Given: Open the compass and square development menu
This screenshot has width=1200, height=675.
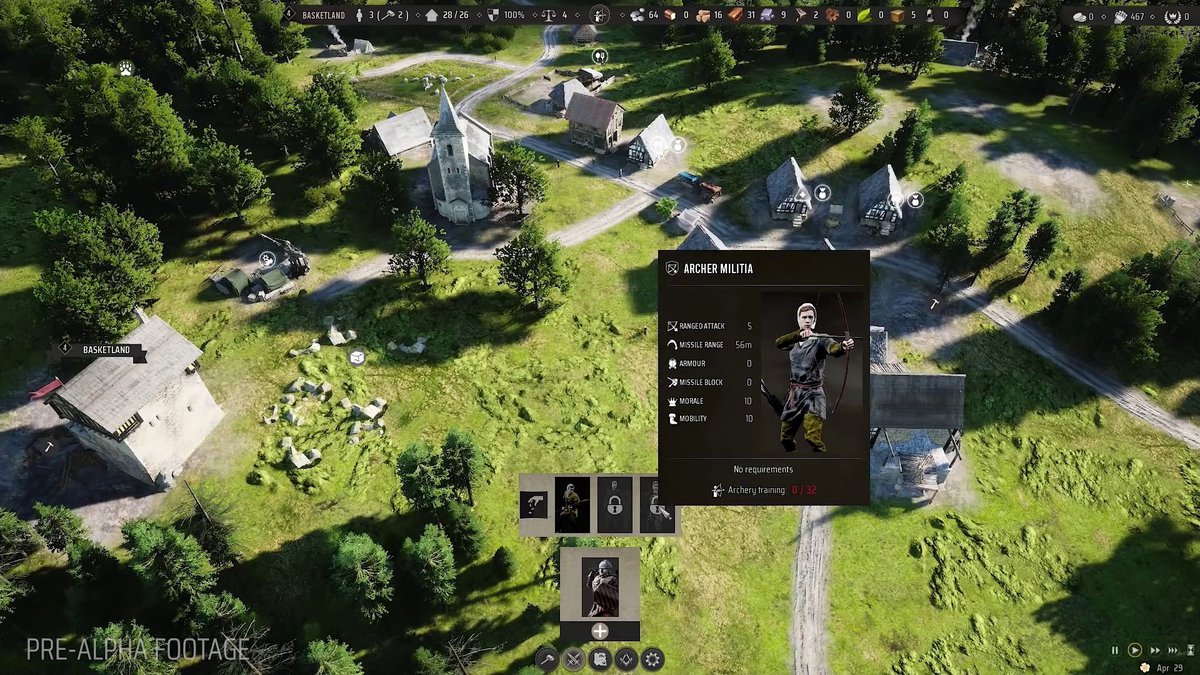Looking at the screenshot, I should [626, 659].
